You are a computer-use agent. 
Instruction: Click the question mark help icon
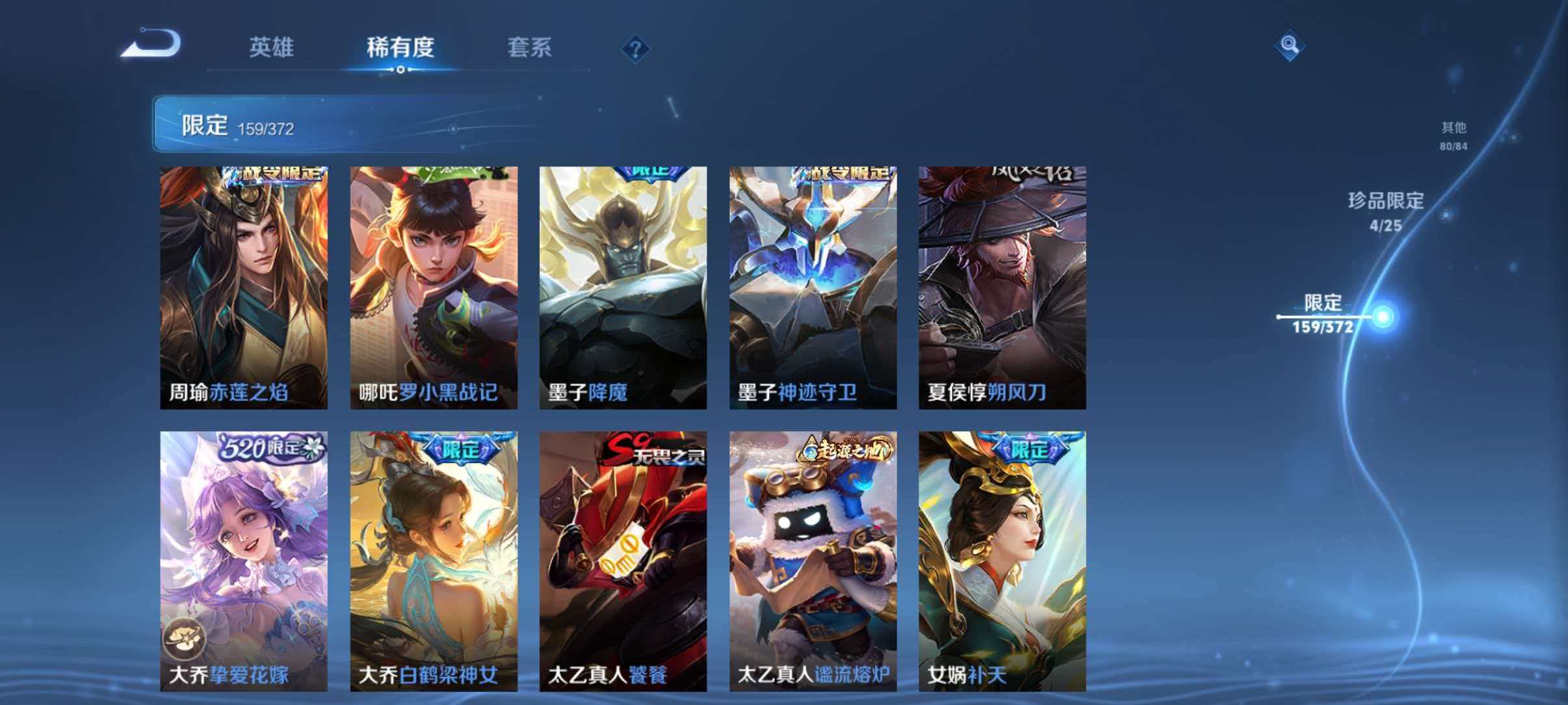[634, 49]
